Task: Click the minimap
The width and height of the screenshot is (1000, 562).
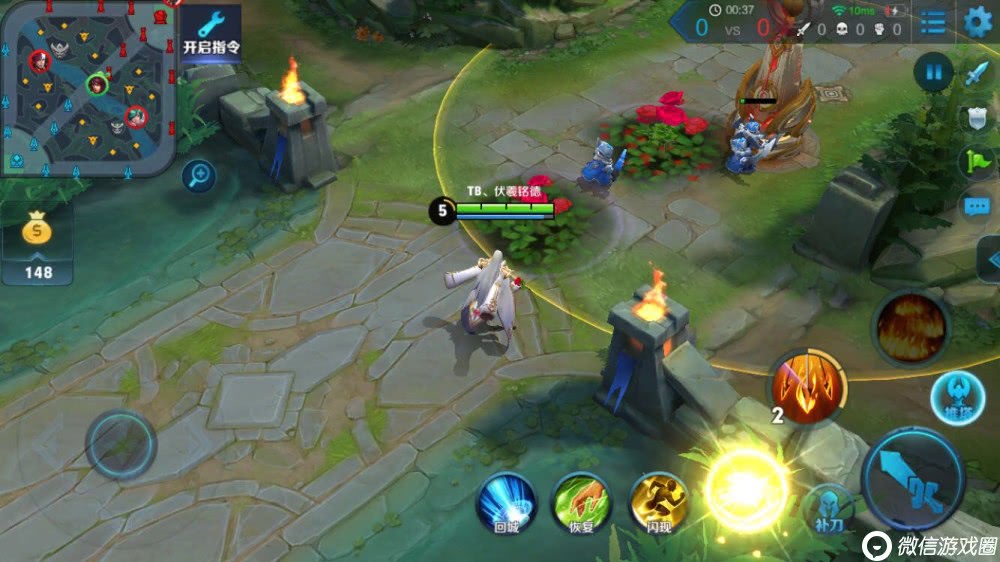Action: [x=88, y=88]
